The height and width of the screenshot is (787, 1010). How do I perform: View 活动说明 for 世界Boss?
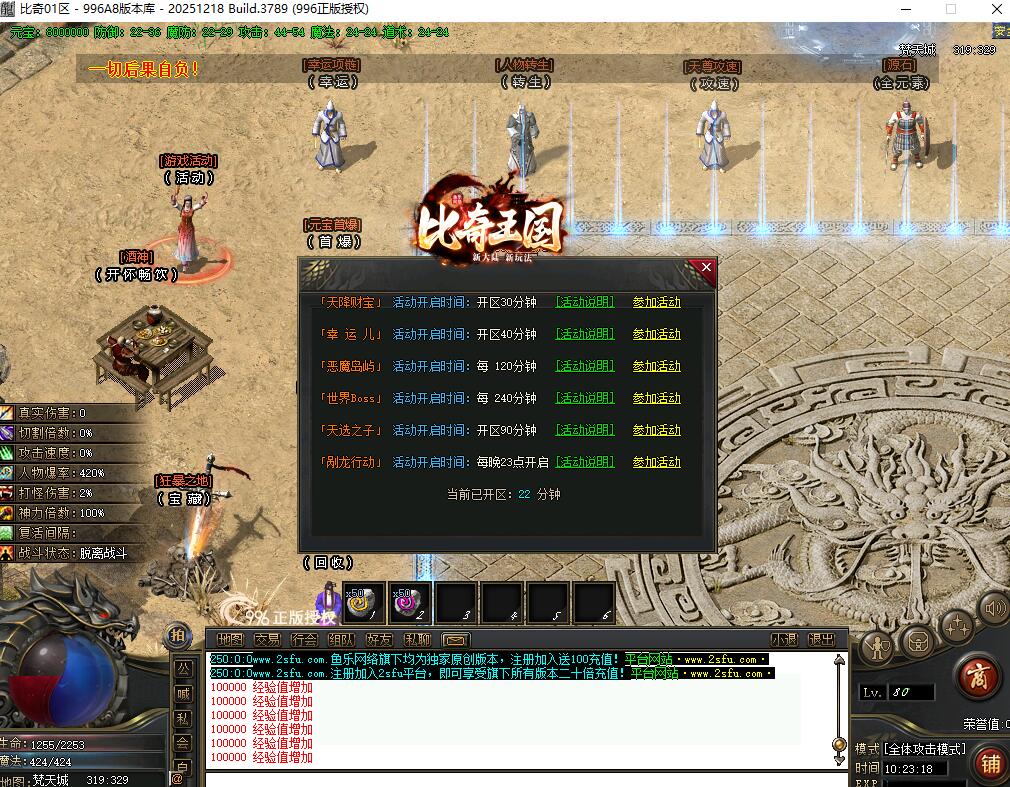(585, 398)
